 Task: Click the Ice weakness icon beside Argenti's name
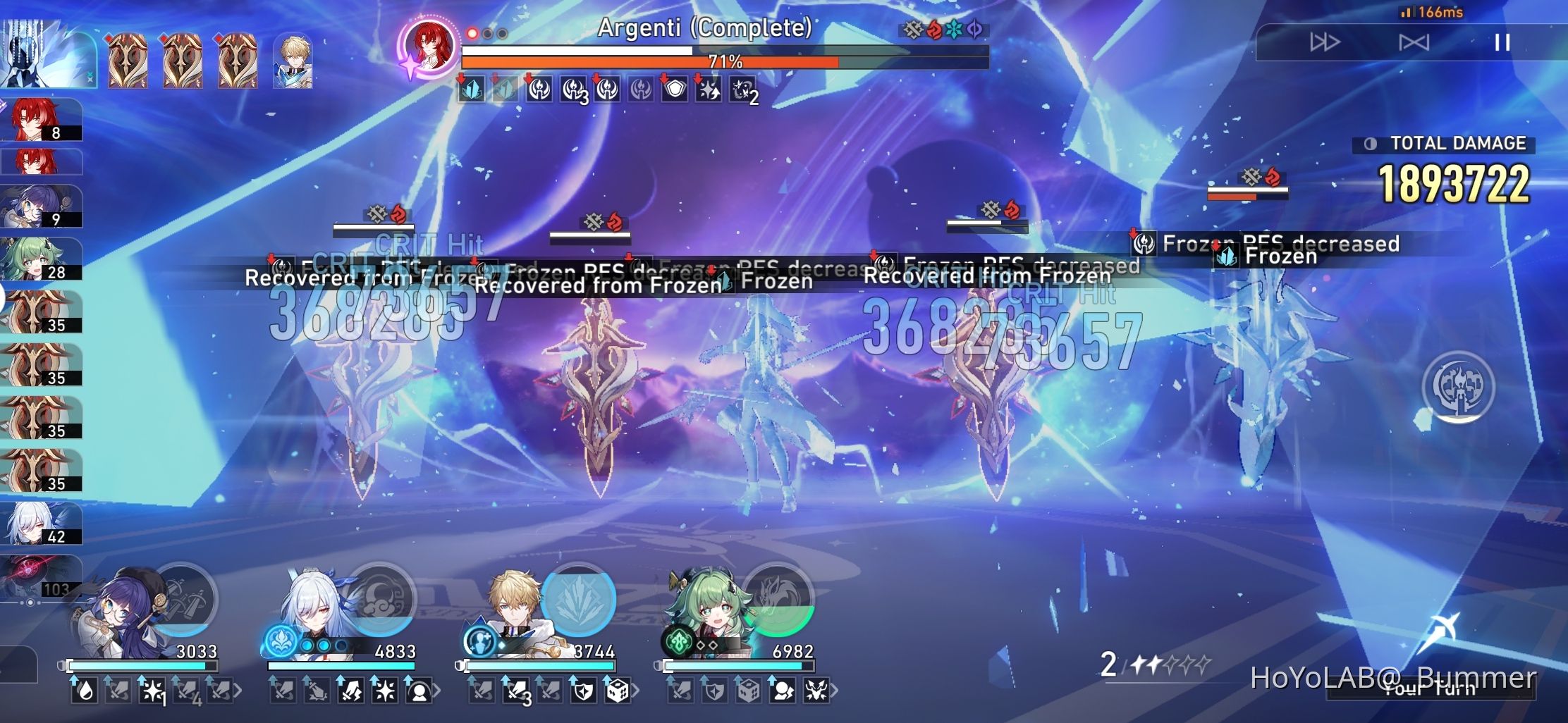coord(952,29)
